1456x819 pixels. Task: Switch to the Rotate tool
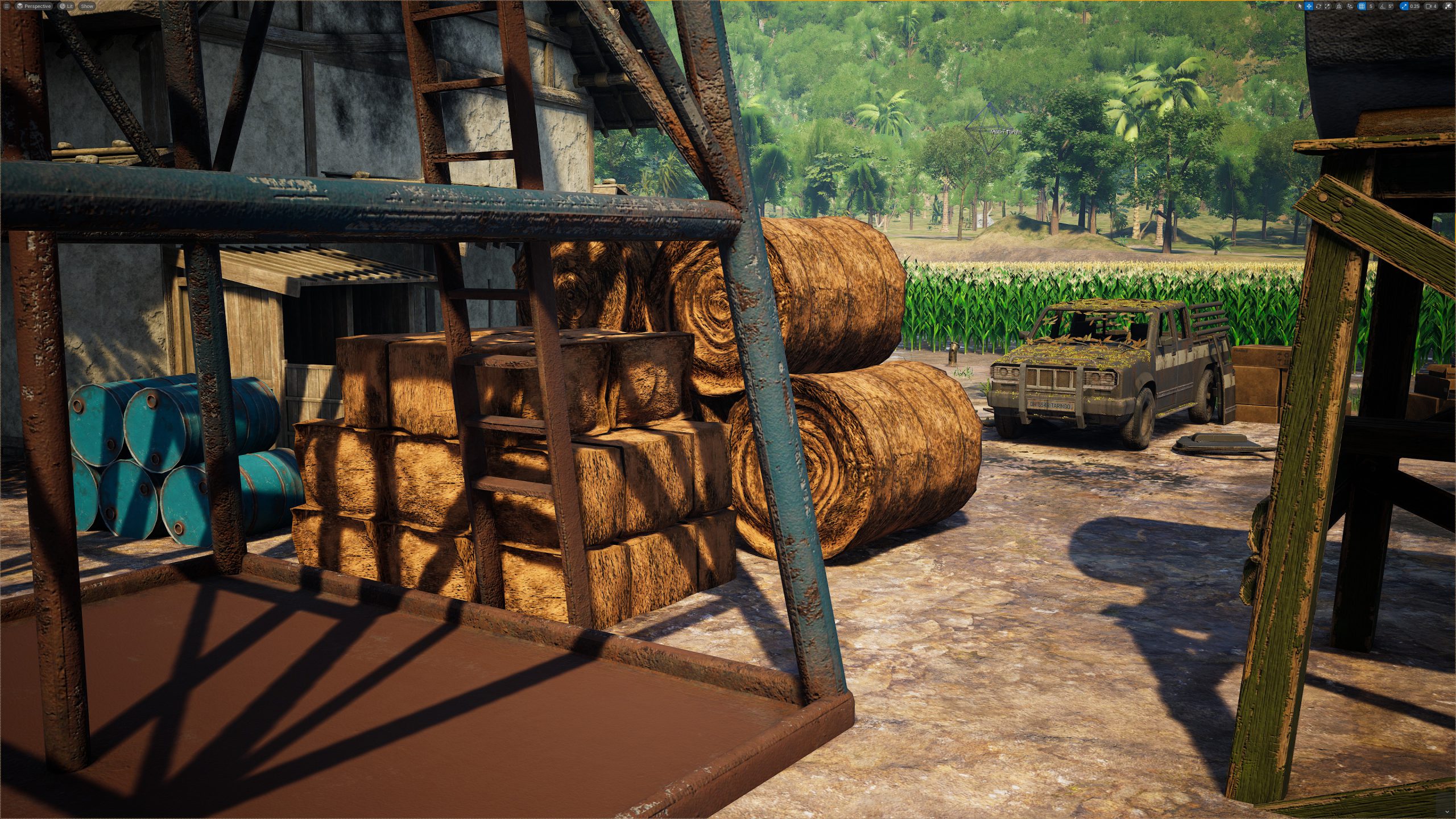1319,6
